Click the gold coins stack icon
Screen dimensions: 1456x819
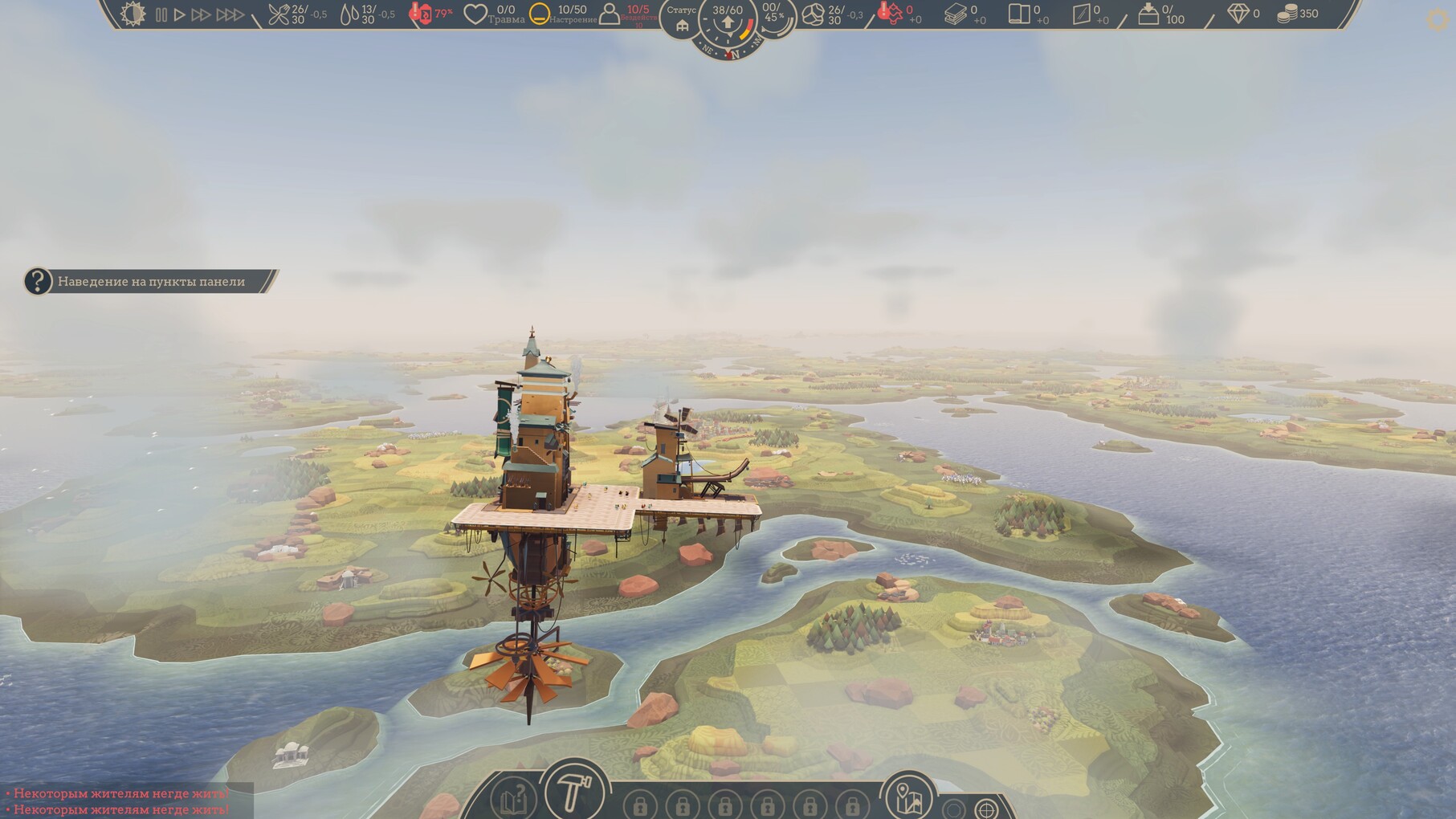coord(1287,14)
